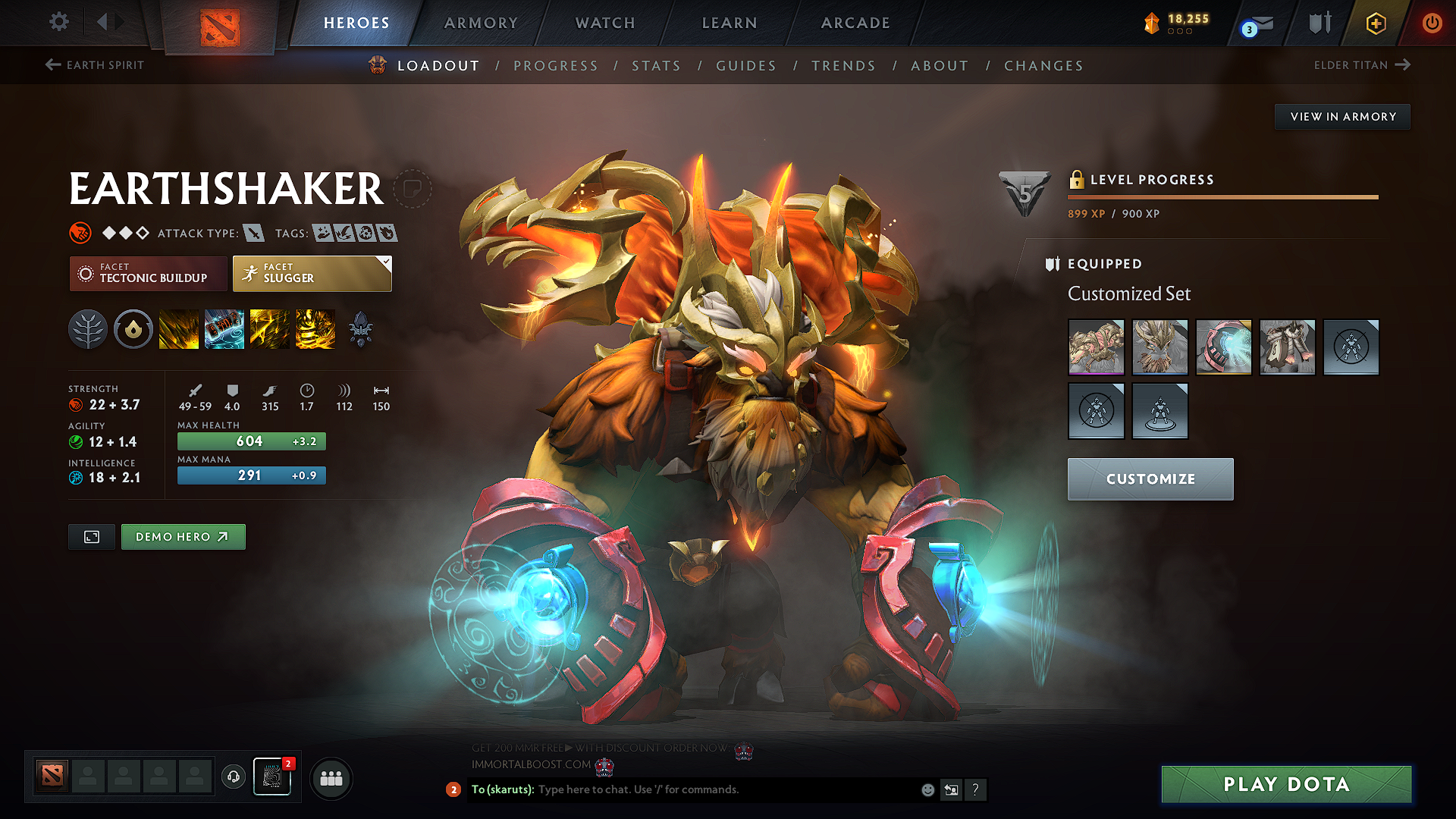
Task: Open the friends list icon
Action: coord(331,778)
